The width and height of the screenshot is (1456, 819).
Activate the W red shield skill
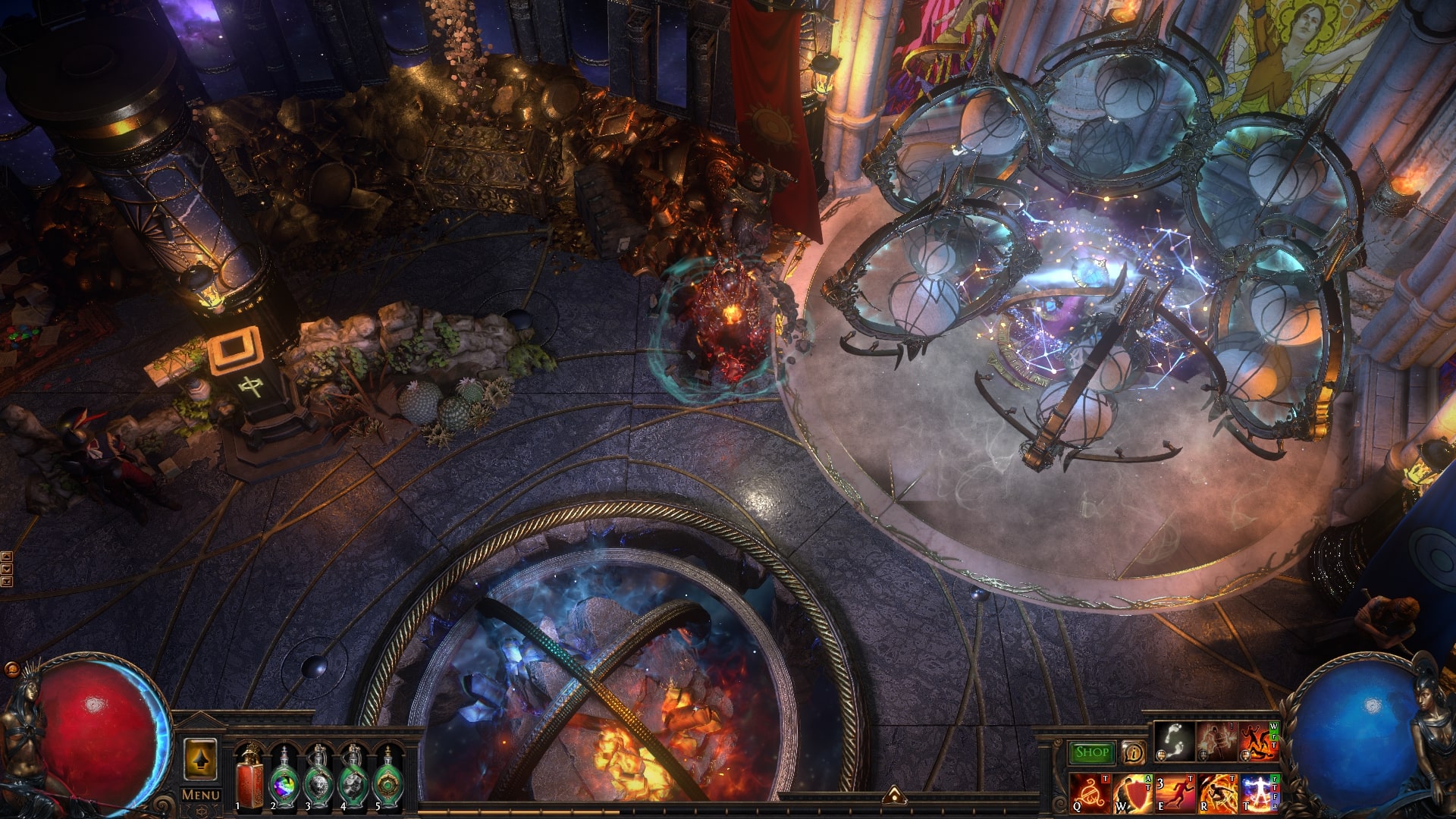point(1132,793)
